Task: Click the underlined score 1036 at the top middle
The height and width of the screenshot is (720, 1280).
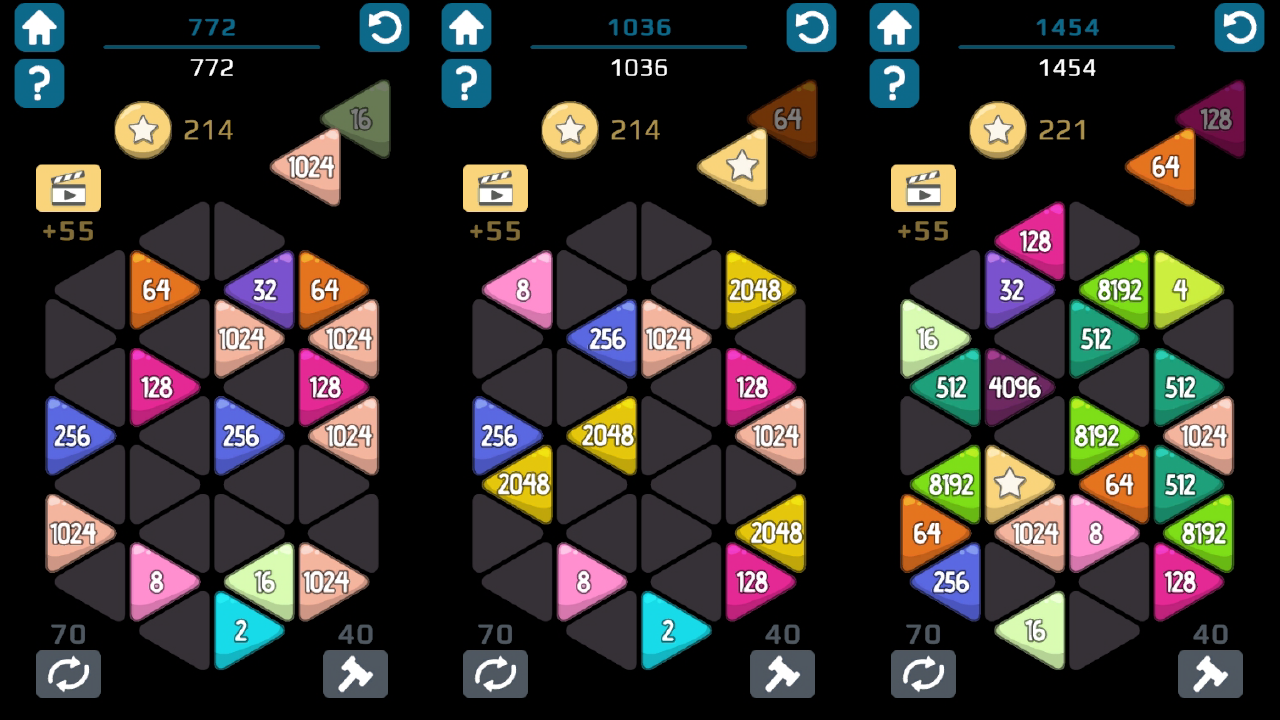Action: [639, 27]
